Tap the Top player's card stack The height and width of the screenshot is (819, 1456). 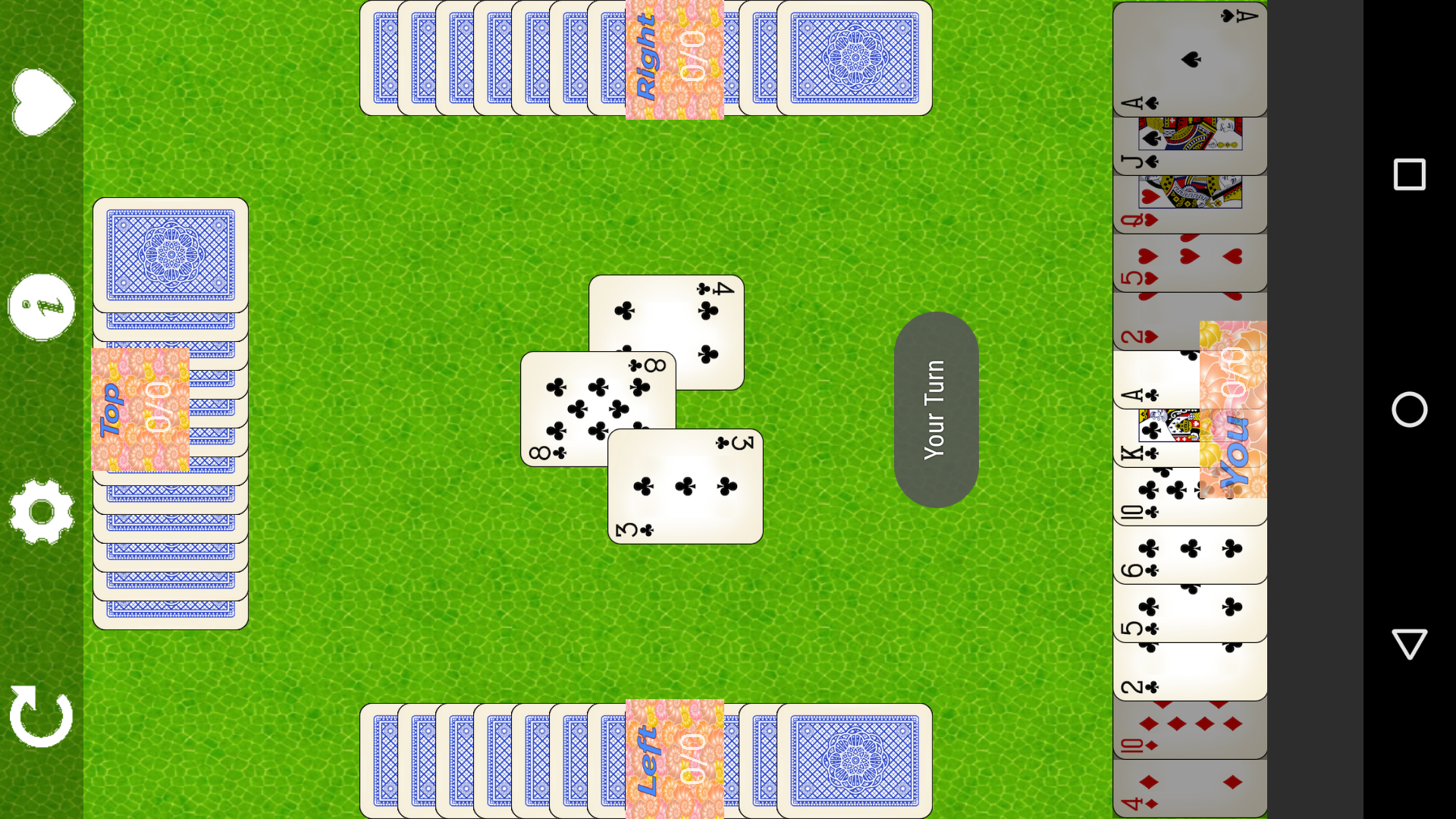point(171,258)
